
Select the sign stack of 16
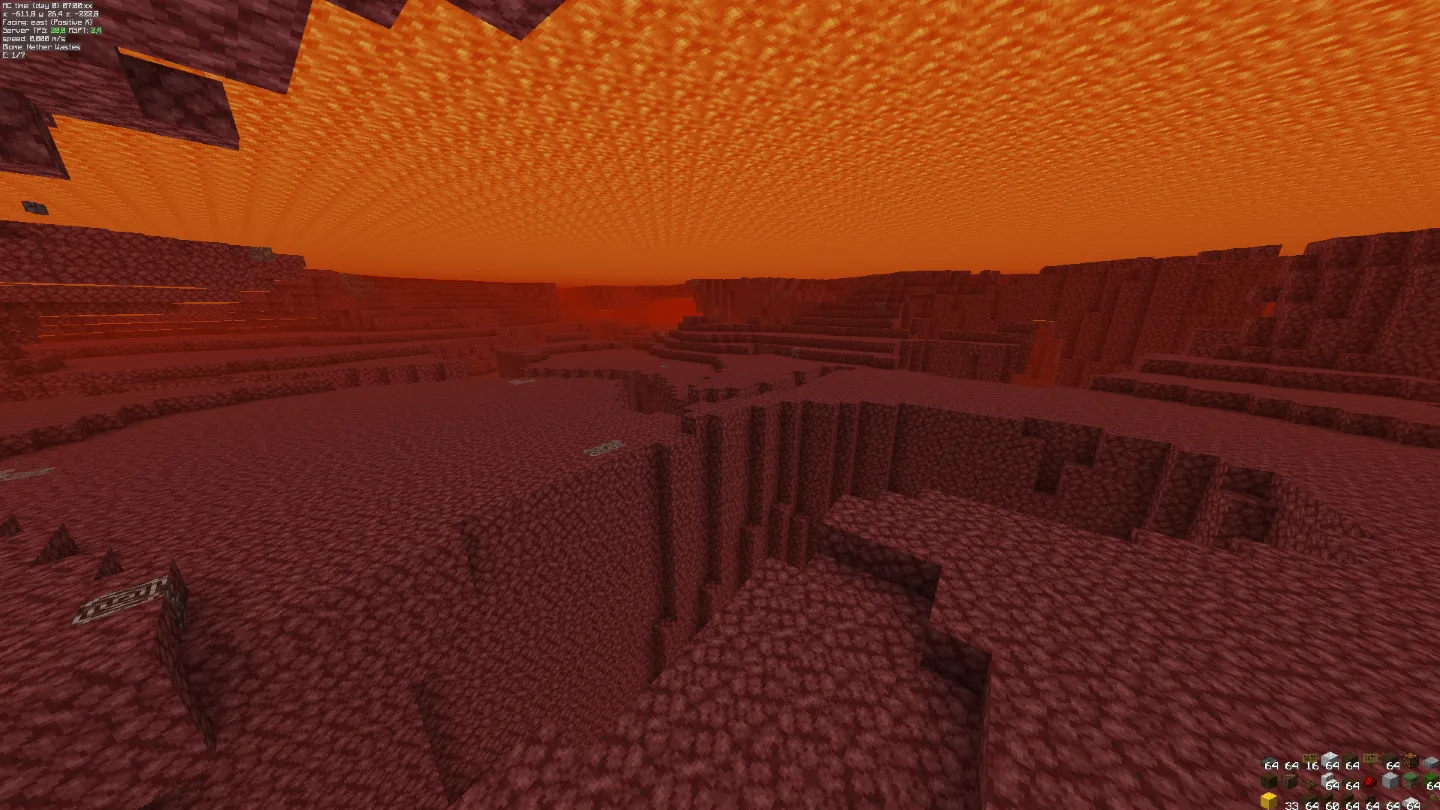click(x=1310, y=756)
